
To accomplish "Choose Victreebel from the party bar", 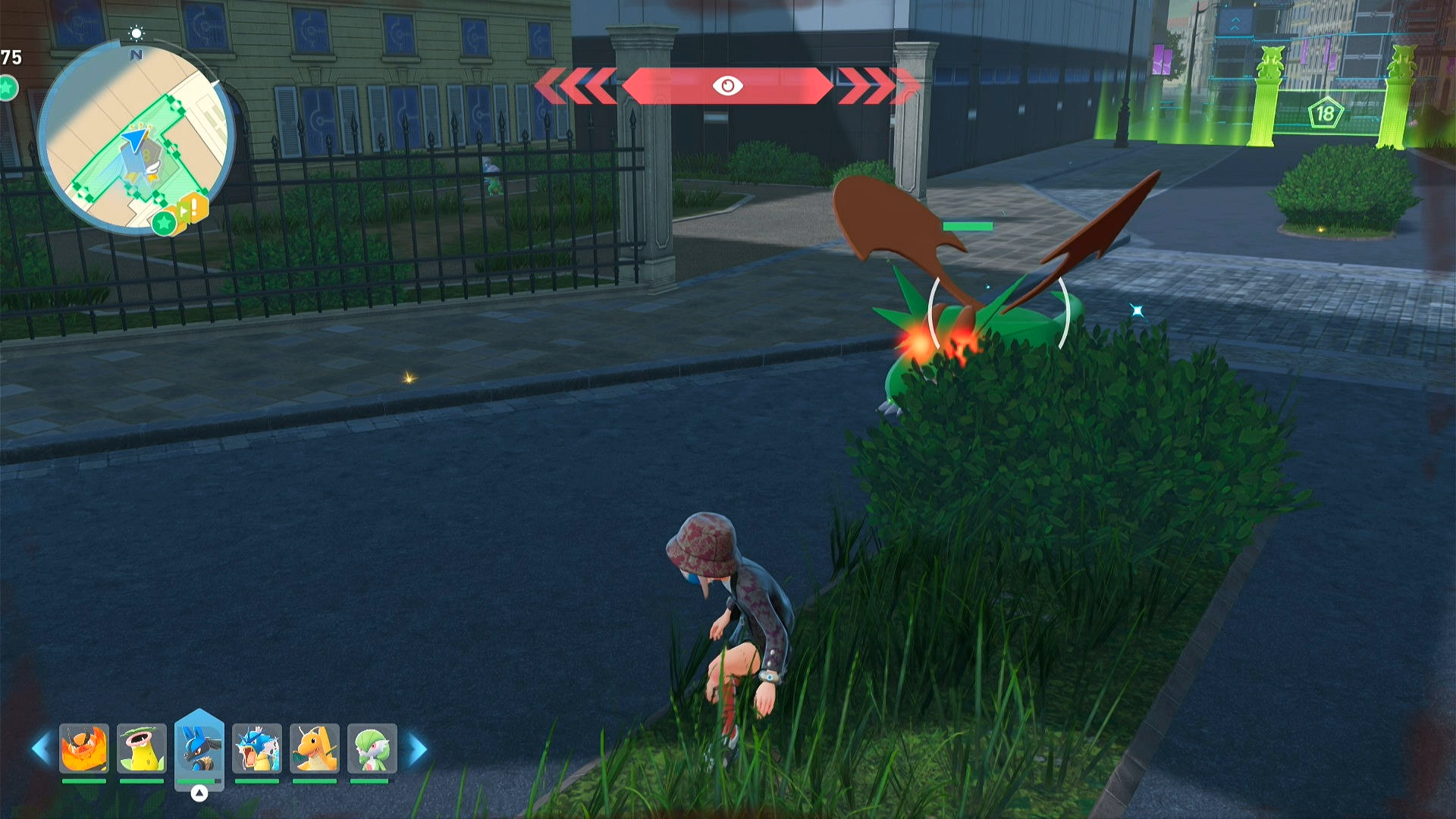I will coord(142,748).
